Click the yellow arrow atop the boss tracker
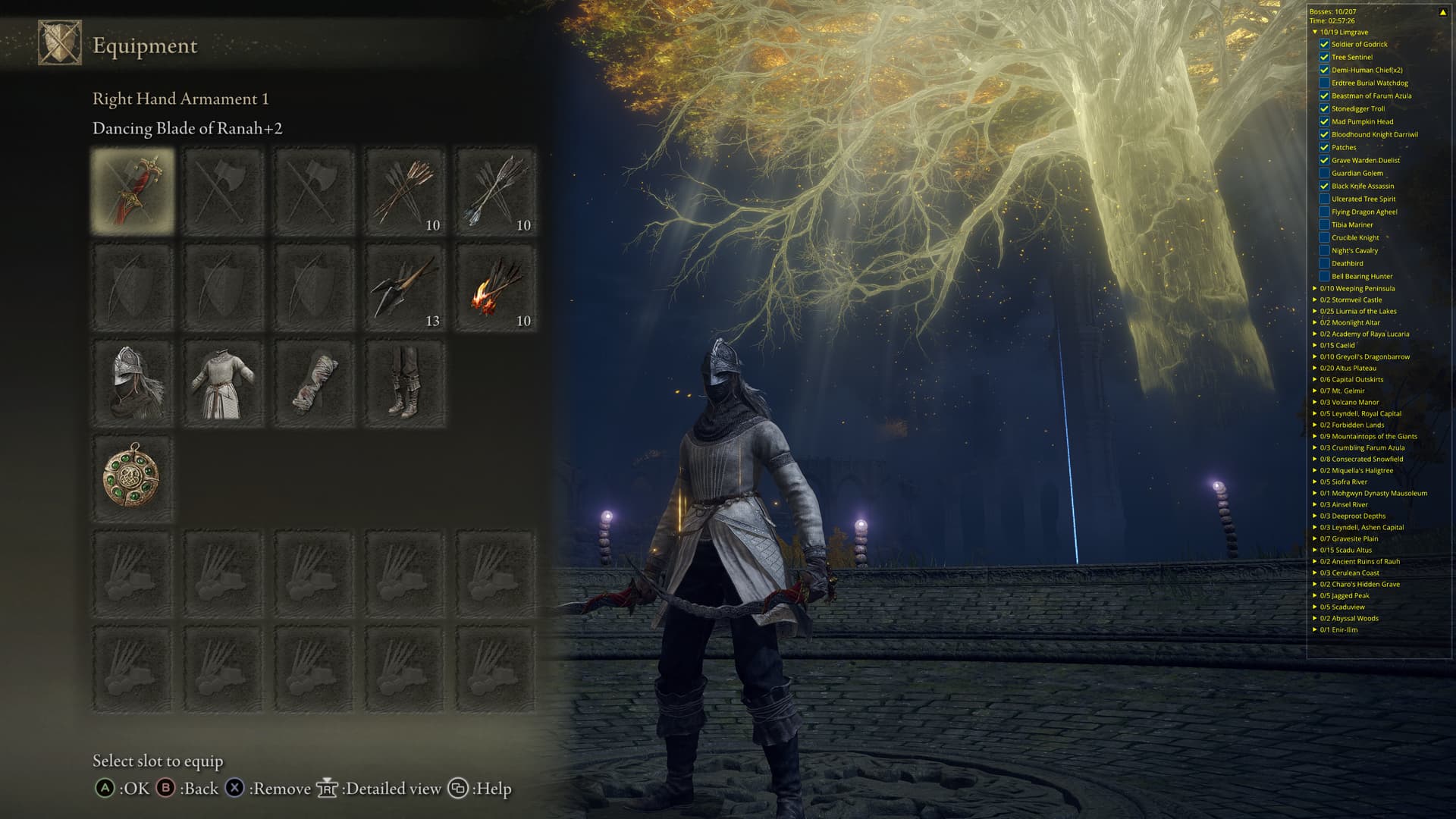The height and width of the screenshot is (819, 1456). pos(1442,12)
